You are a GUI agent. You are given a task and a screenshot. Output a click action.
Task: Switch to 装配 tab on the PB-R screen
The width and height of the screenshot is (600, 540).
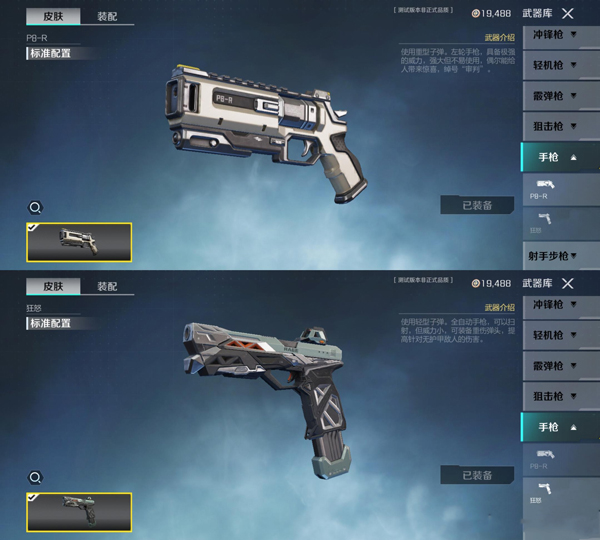pos(107,17)
